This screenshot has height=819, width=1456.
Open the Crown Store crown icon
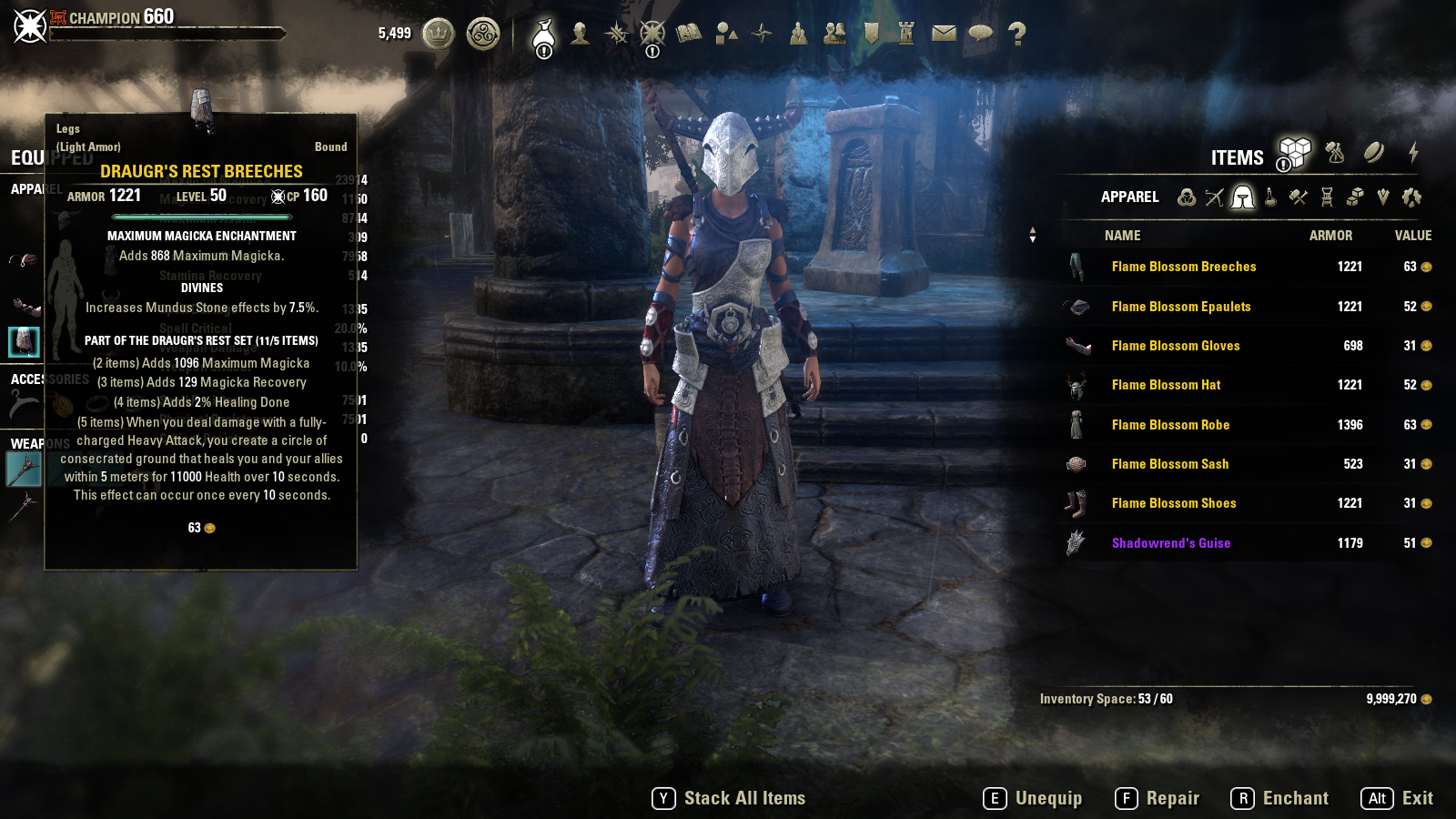(439, 35)
